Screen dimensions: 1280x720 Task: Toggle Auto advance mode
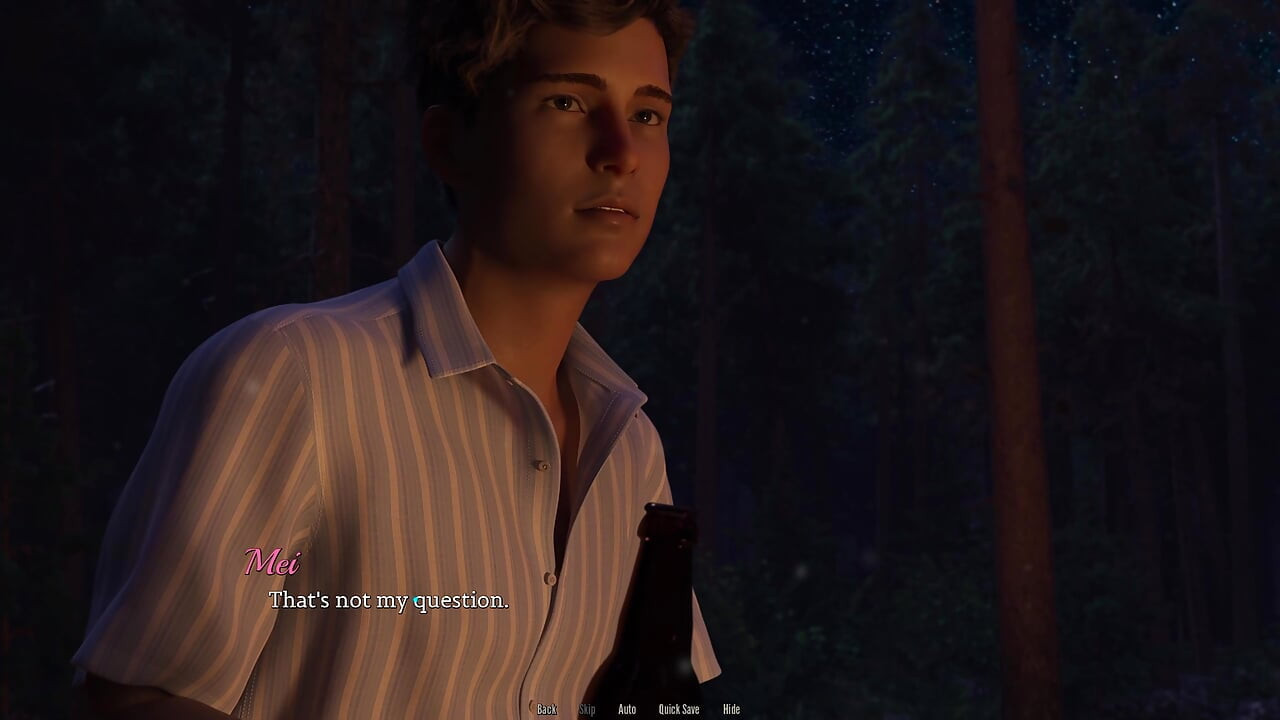(x=627, y=709)
